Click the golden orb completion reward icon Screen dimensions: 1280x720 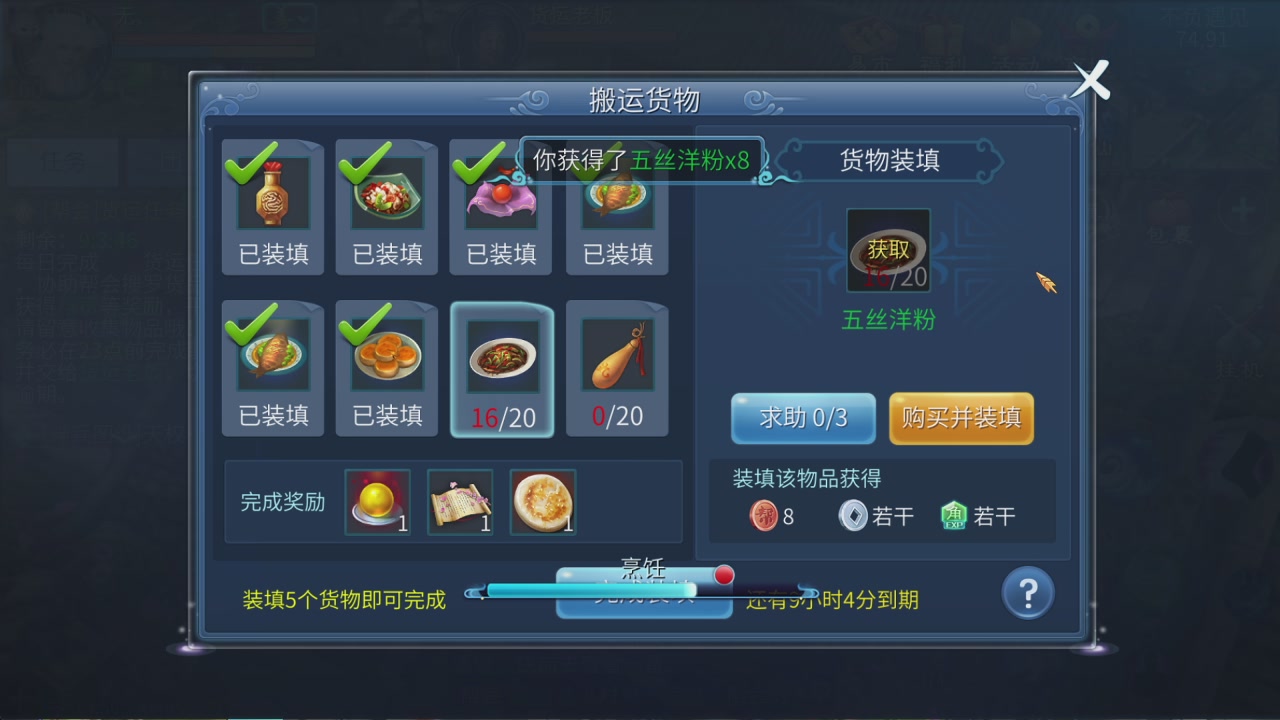click(x=377, y=500)
